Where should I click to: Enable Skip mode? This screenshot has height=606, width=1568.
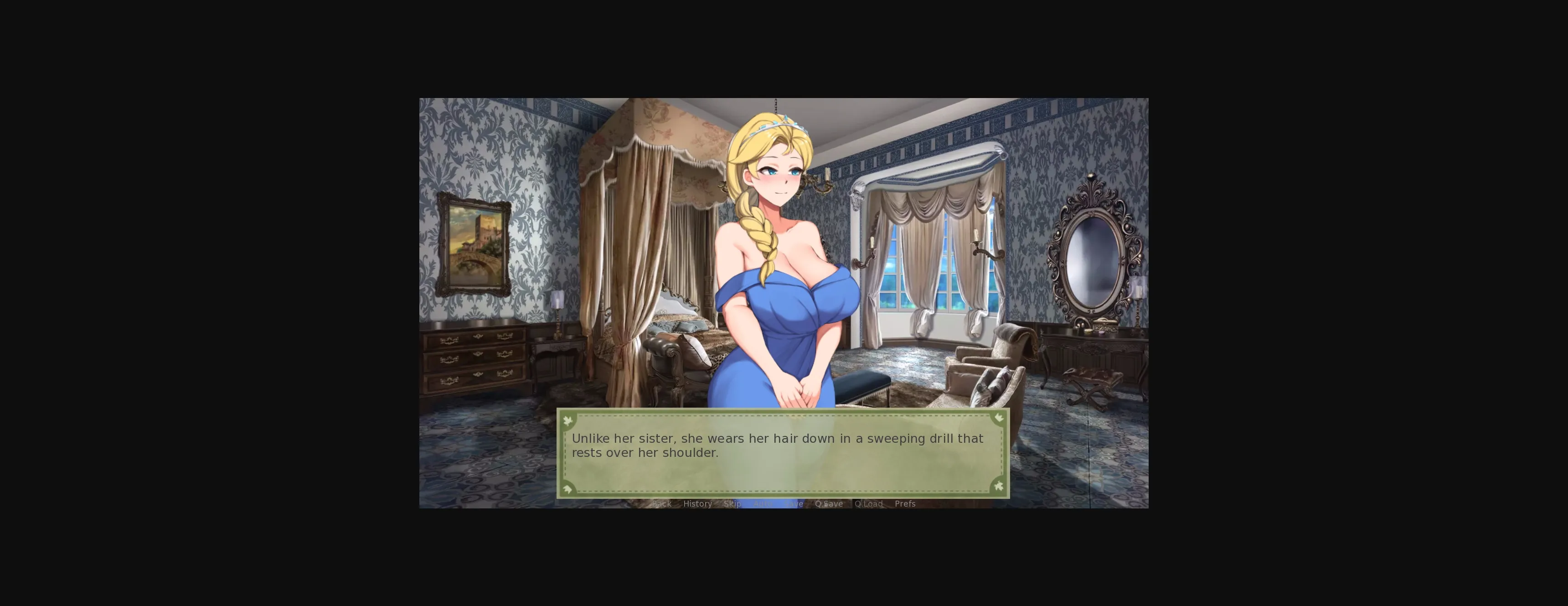(x=733, y=504)
